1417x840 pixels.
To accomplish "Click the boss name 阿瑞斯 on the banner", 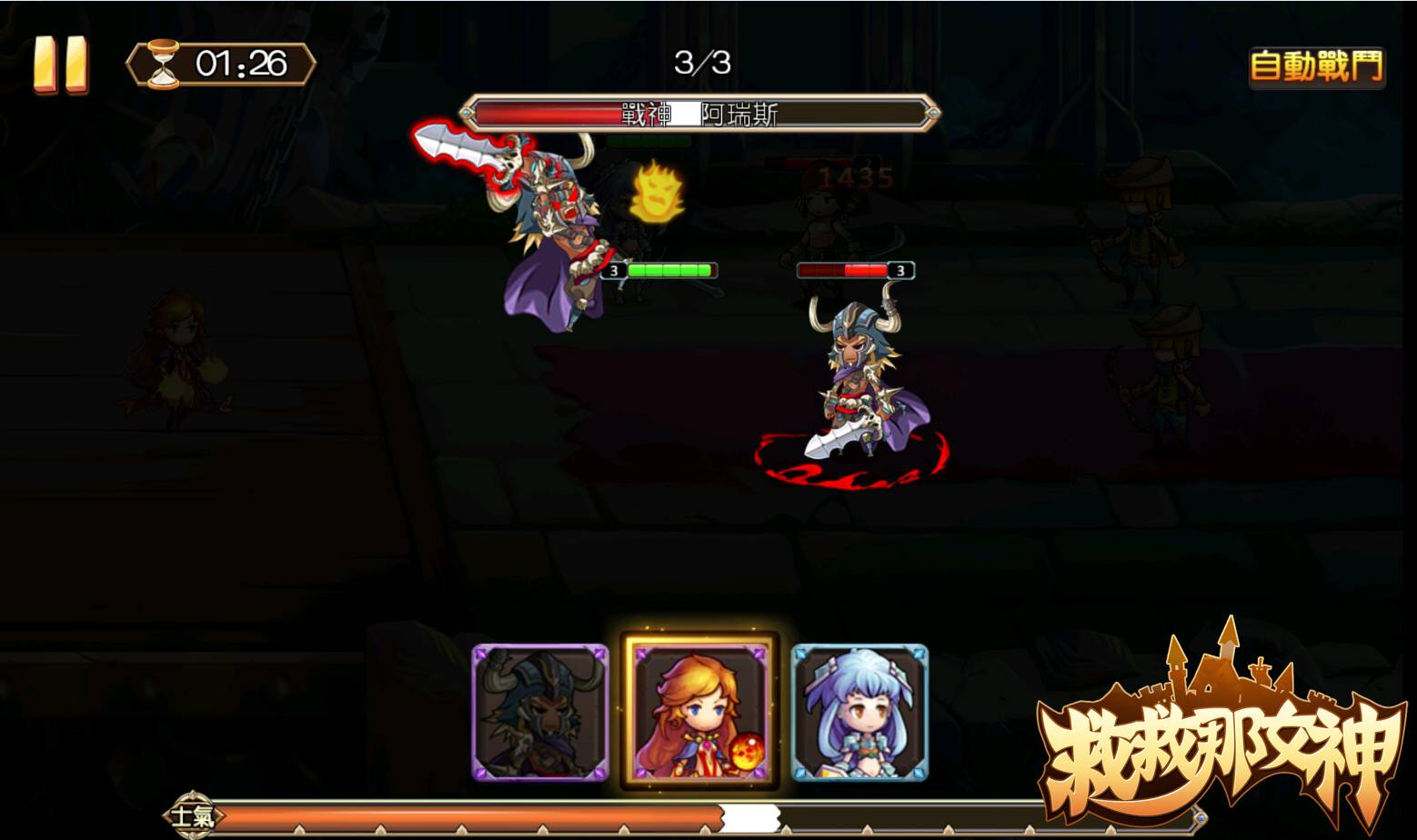I will tap(737, 114).
